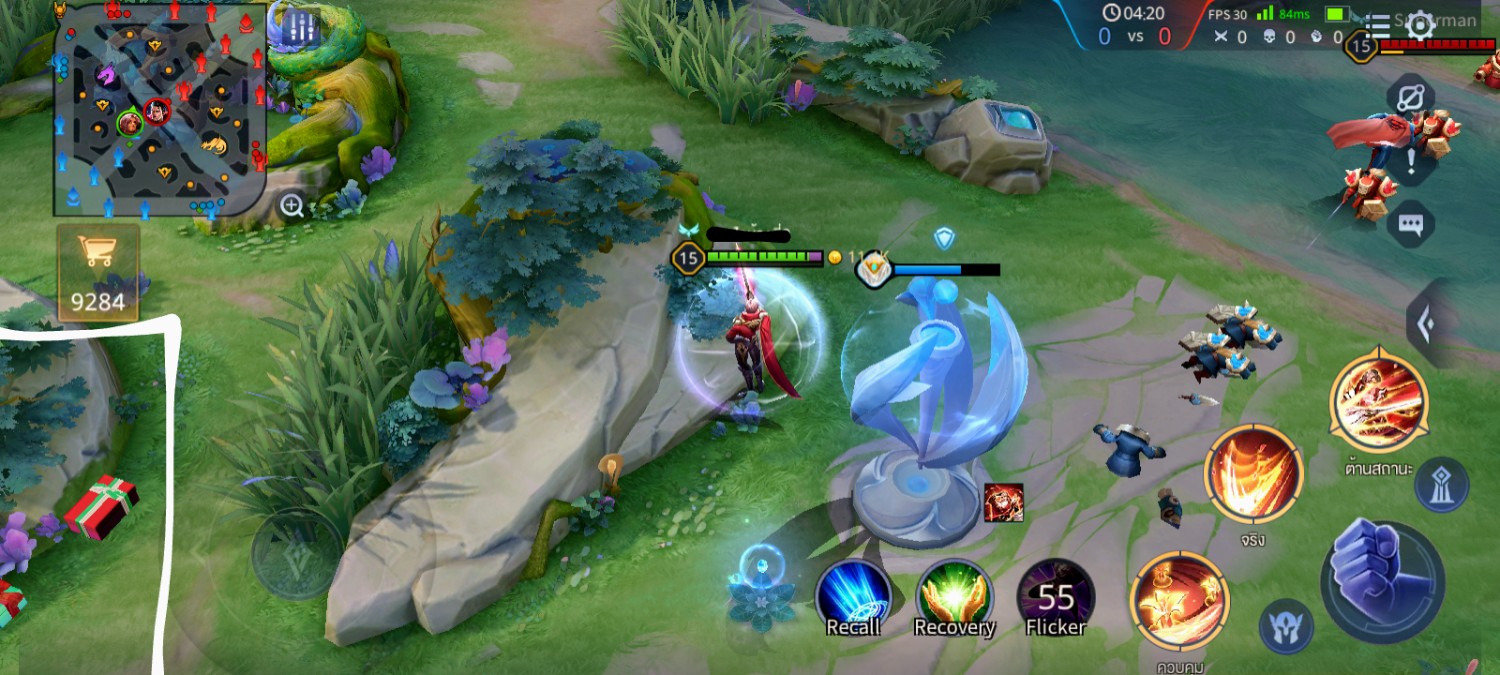The height and width of the screenshot is (675, 1500).
Task: Expand the side panel arrow tab
Action: pyautogui.click(x=1427, y=323)
